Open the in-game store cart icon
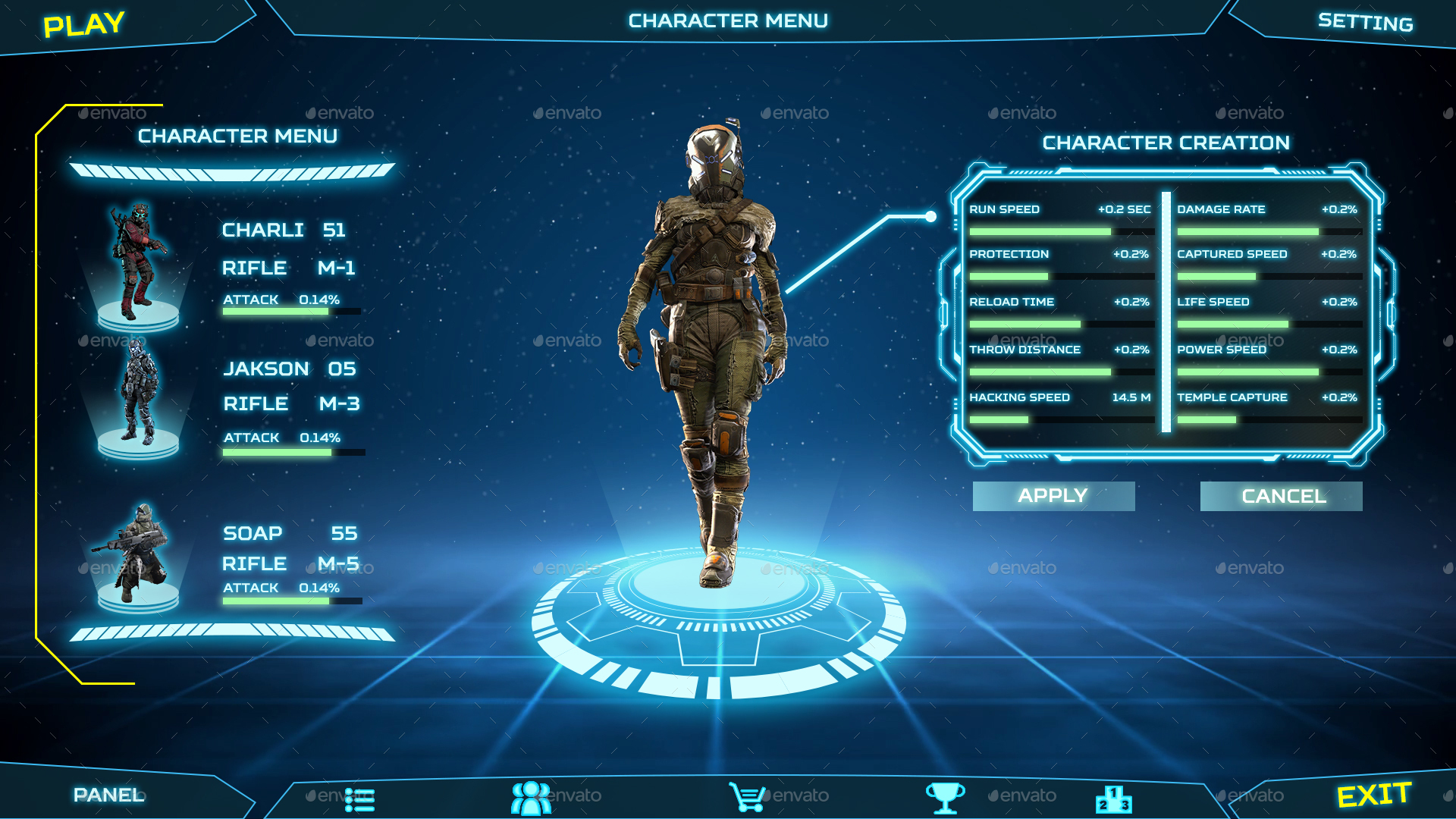 pyautogui.click(x=747, y=797)
